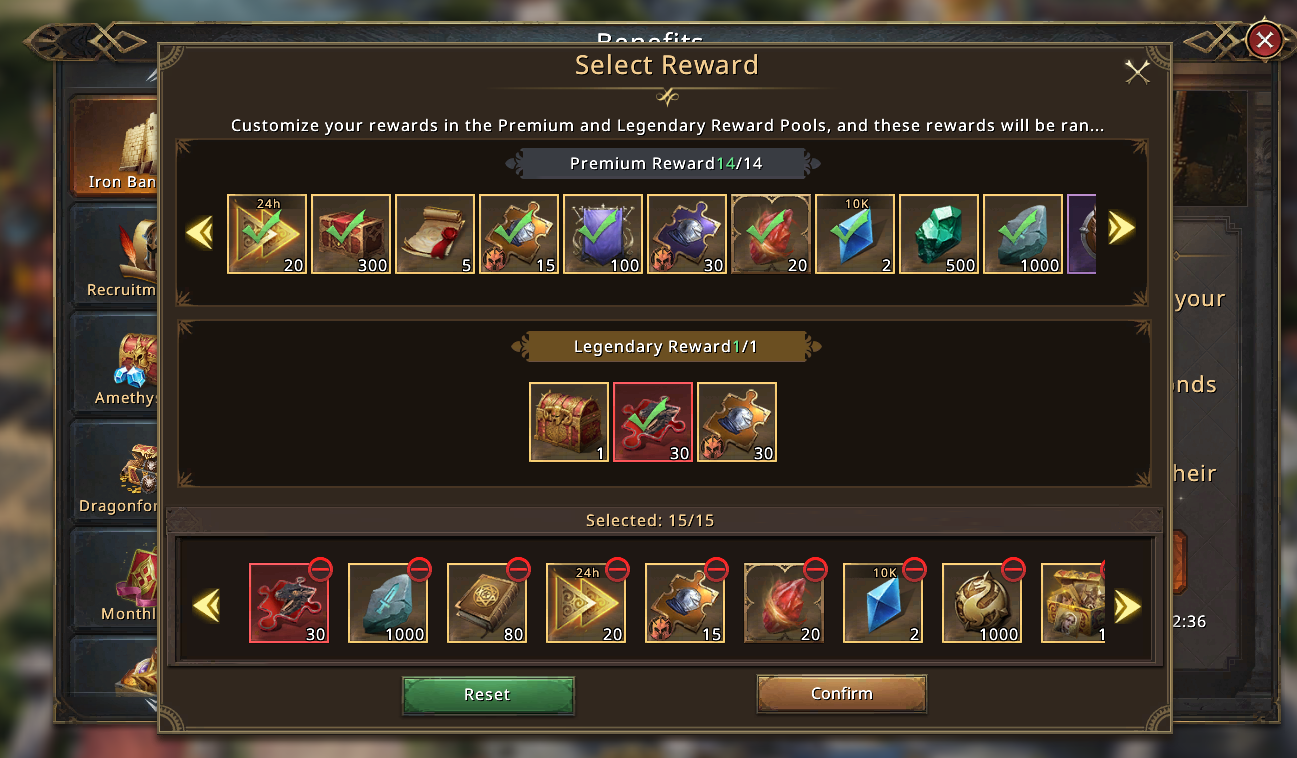Advance the selected rewards list right
The image size is (1297, 758).
(x=1127, y=605)
